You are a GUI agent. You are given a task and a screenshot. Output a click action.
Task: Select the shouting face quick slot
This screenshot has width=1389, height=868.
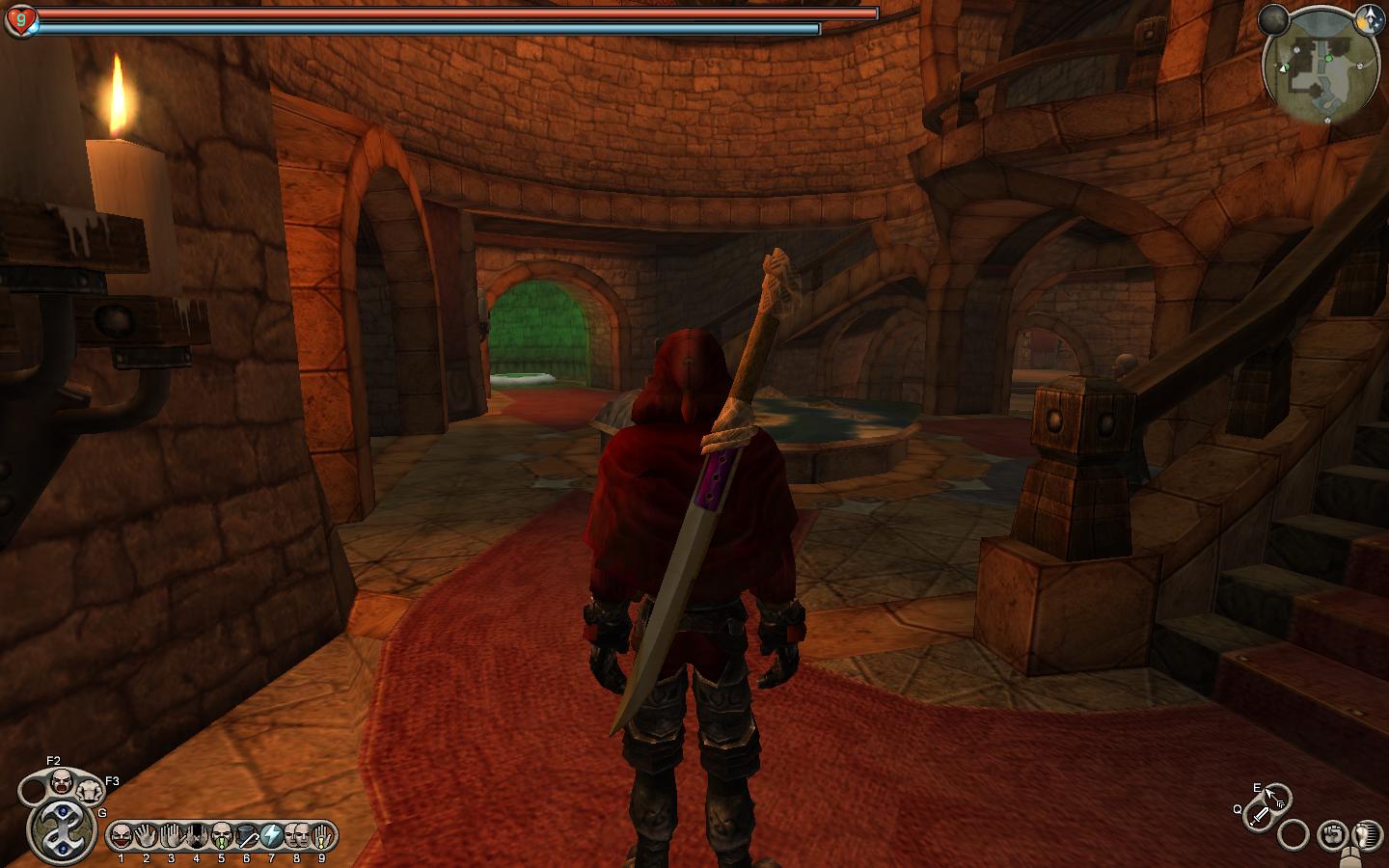tap(62, 780)
